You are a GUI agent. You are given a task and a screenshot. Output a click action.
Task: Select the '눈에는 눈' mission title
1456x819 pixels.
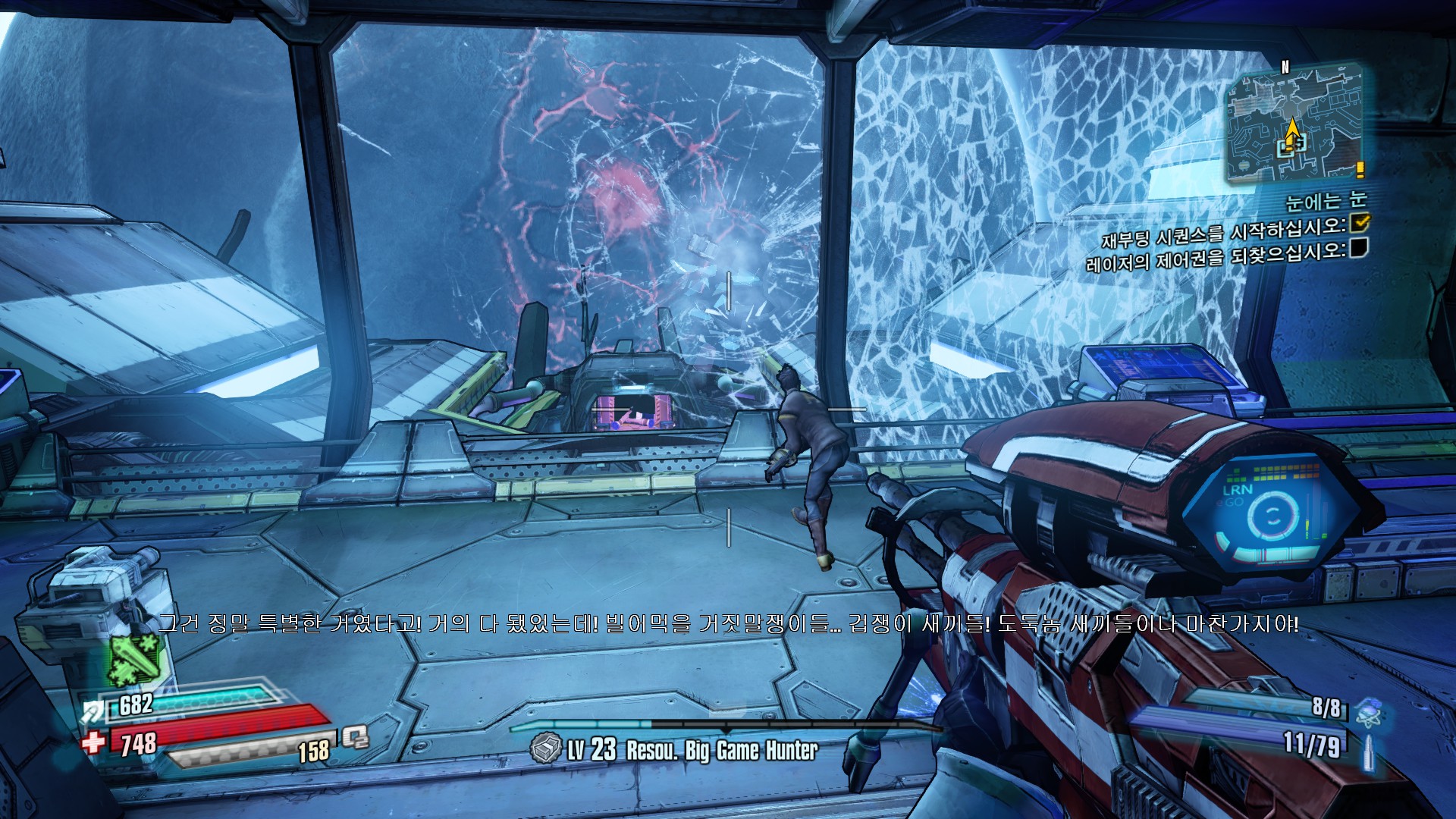coord(1326,201)
